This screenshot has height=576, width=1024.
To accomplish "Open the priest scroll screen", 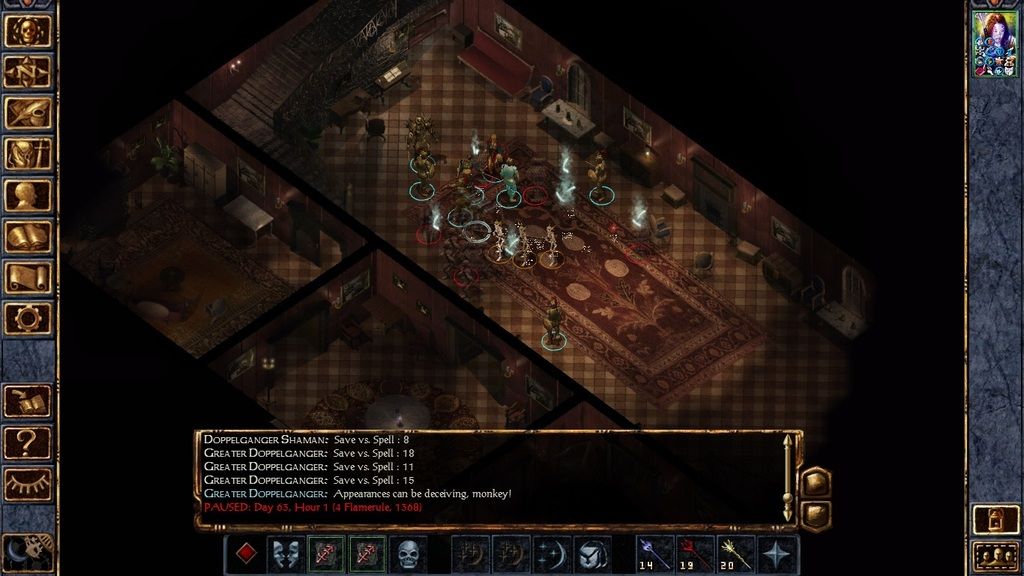I will 27,277.
